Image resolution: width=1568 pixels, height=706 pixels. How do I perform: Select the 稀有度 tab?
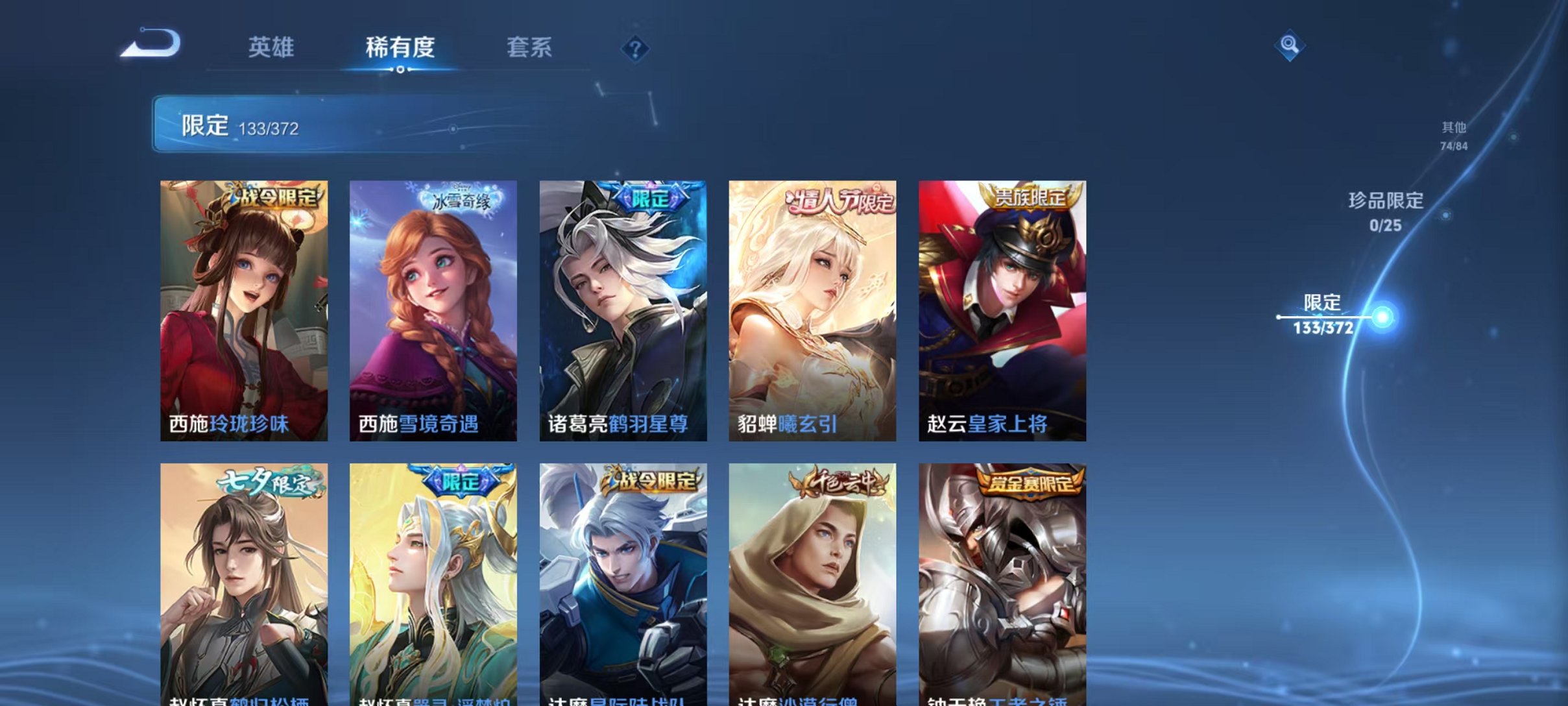coord(399,47)
